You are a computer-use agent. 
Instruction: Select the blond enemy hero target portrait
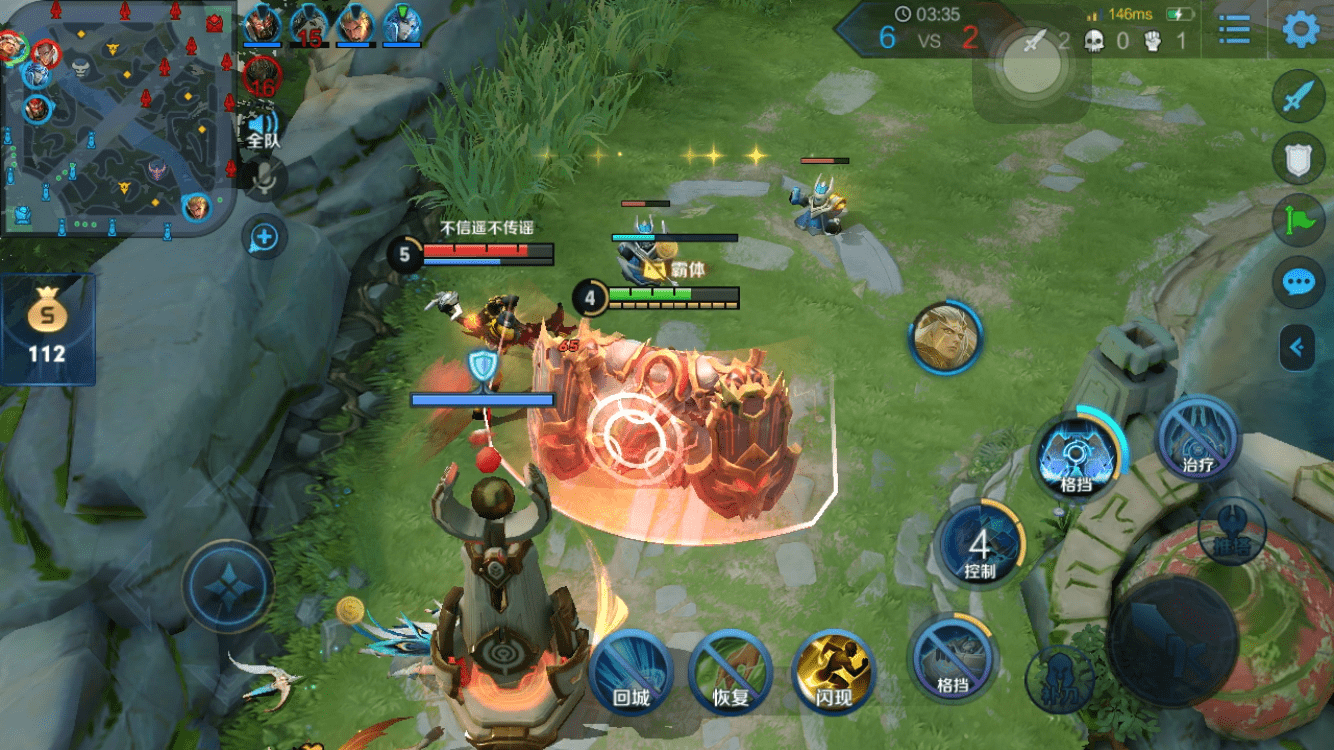[x=946, y=338]
